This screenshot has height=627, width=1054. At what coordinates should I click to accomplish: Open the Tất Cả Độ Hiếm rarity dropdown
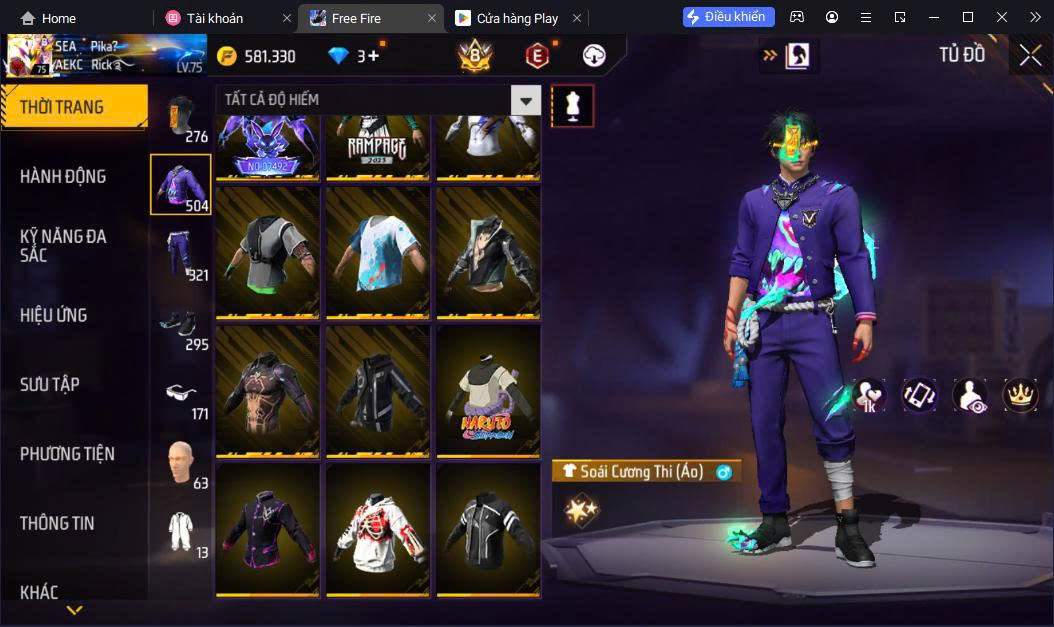click(x=525, y=100)
